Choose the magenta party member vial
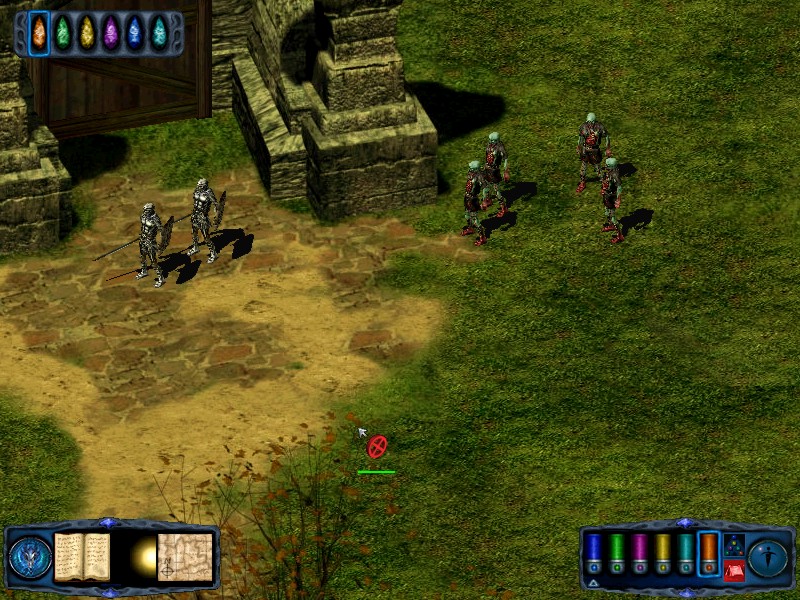The image size is (800, 600). click(x=640, y=554)
